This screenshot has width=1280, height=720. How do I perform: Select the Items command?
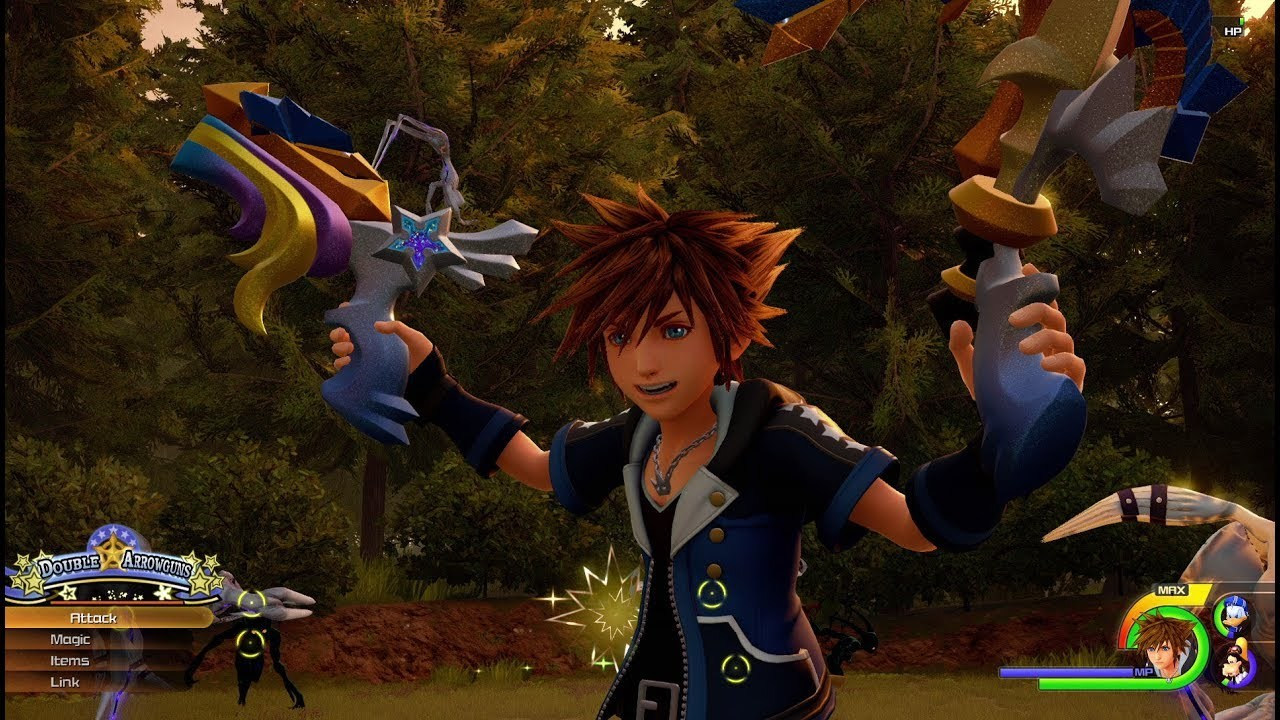coord(72,661)
